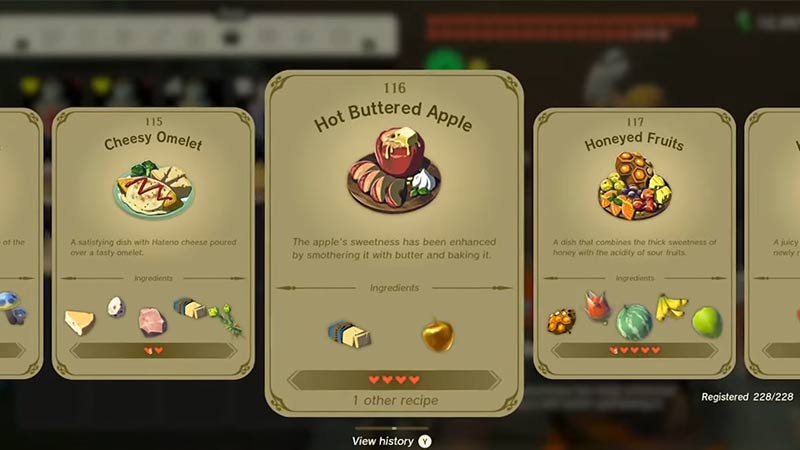Select the golden apple ingredient icon
This screenshot has height=450, width=800.
point(437,335)
